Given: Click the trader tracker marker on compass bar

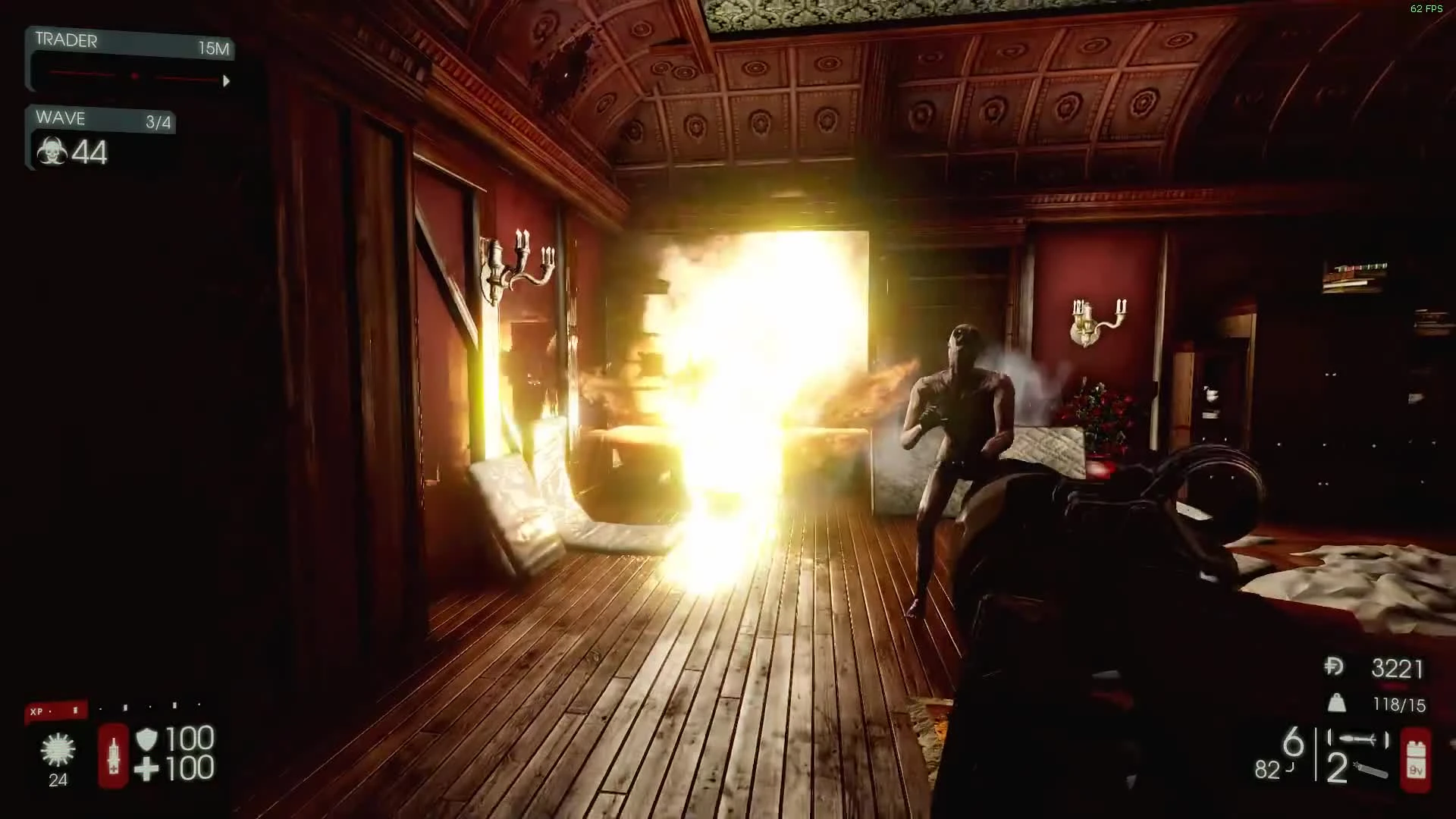Looking at the screenshot, I should coord(135,75).
